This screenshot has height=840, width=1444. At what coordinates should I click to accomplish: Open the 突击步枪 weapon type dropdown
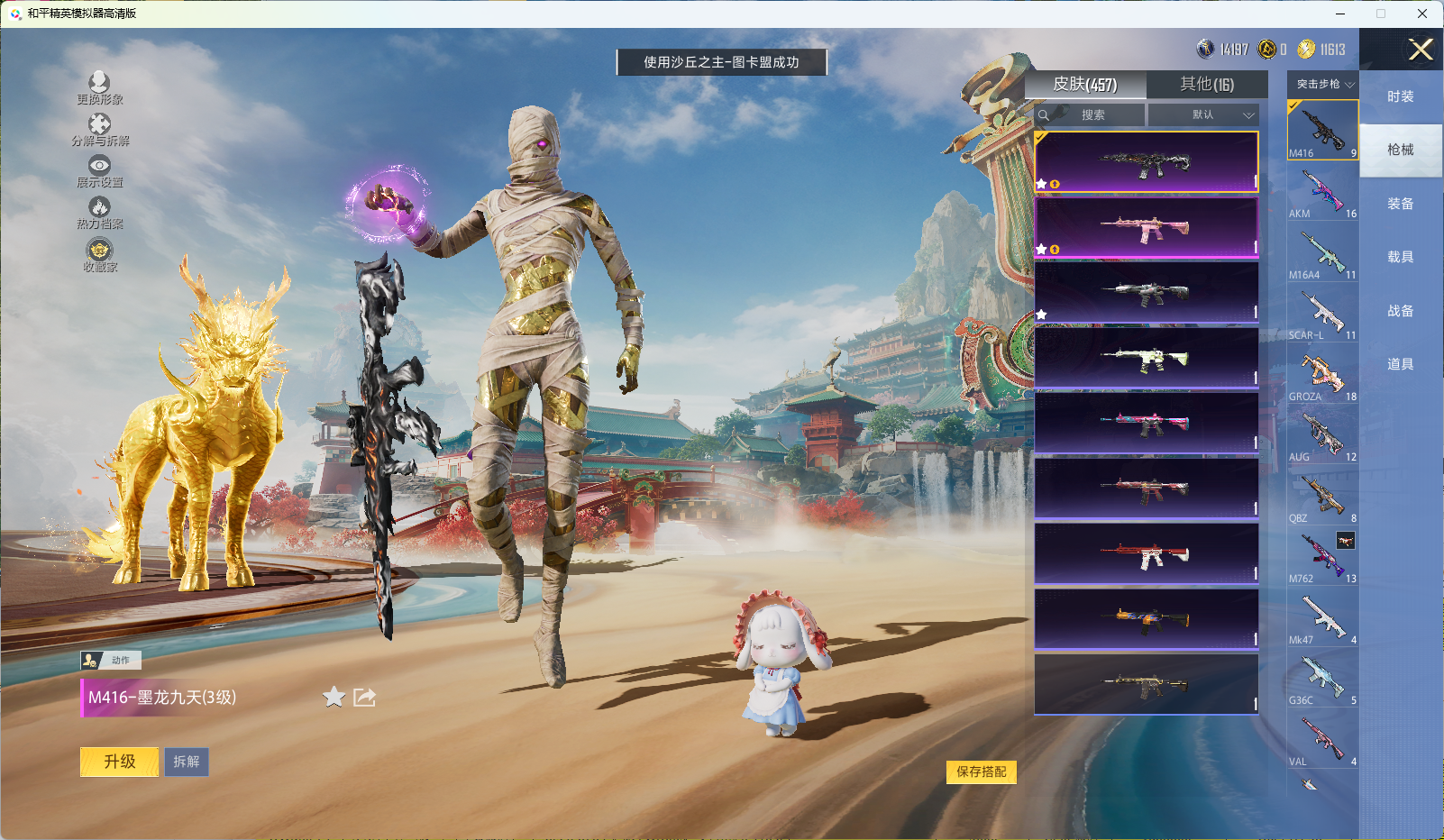click(x=1324, y=84)
